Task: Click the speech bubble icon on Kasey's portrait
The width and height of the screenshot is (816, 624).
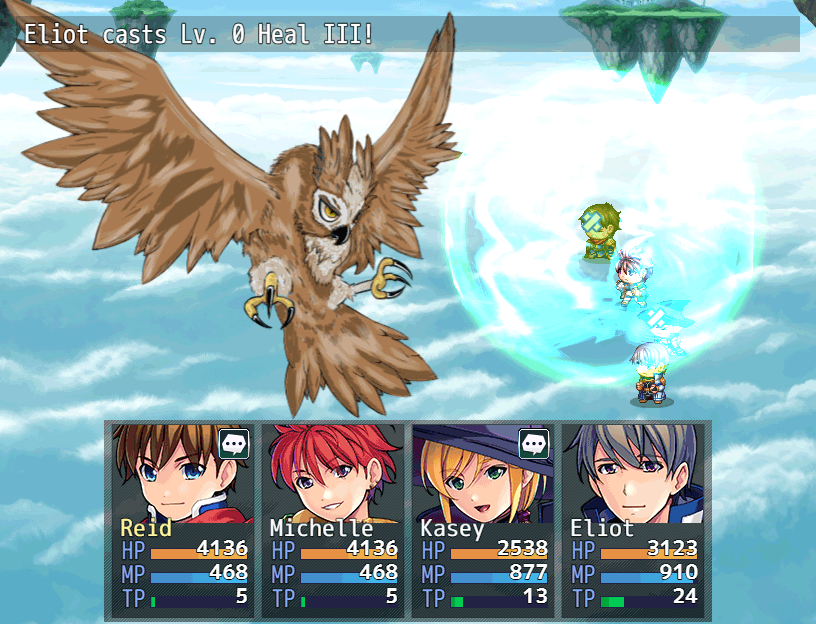Action: click(x=534, y=443)
